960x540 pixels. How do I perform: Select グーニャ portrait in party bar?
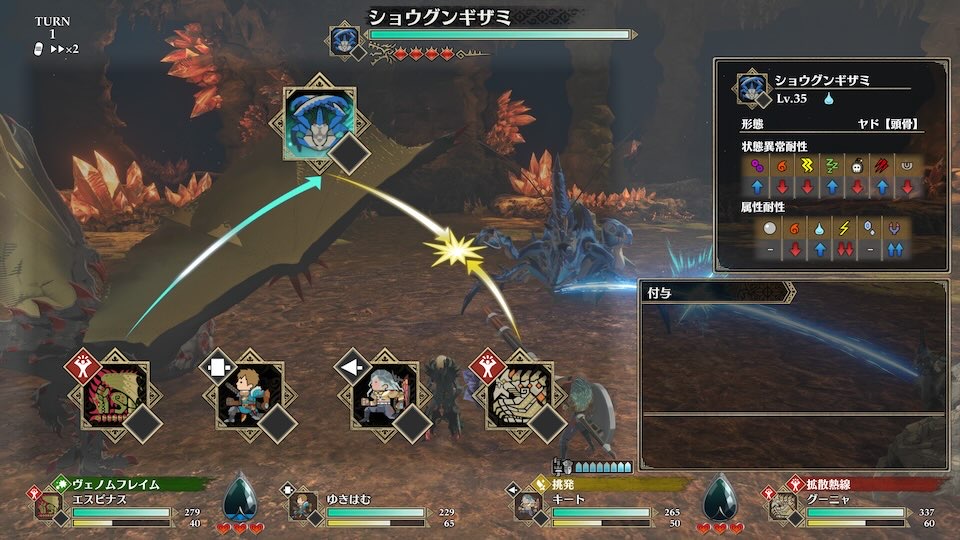(x=784, y=507)
